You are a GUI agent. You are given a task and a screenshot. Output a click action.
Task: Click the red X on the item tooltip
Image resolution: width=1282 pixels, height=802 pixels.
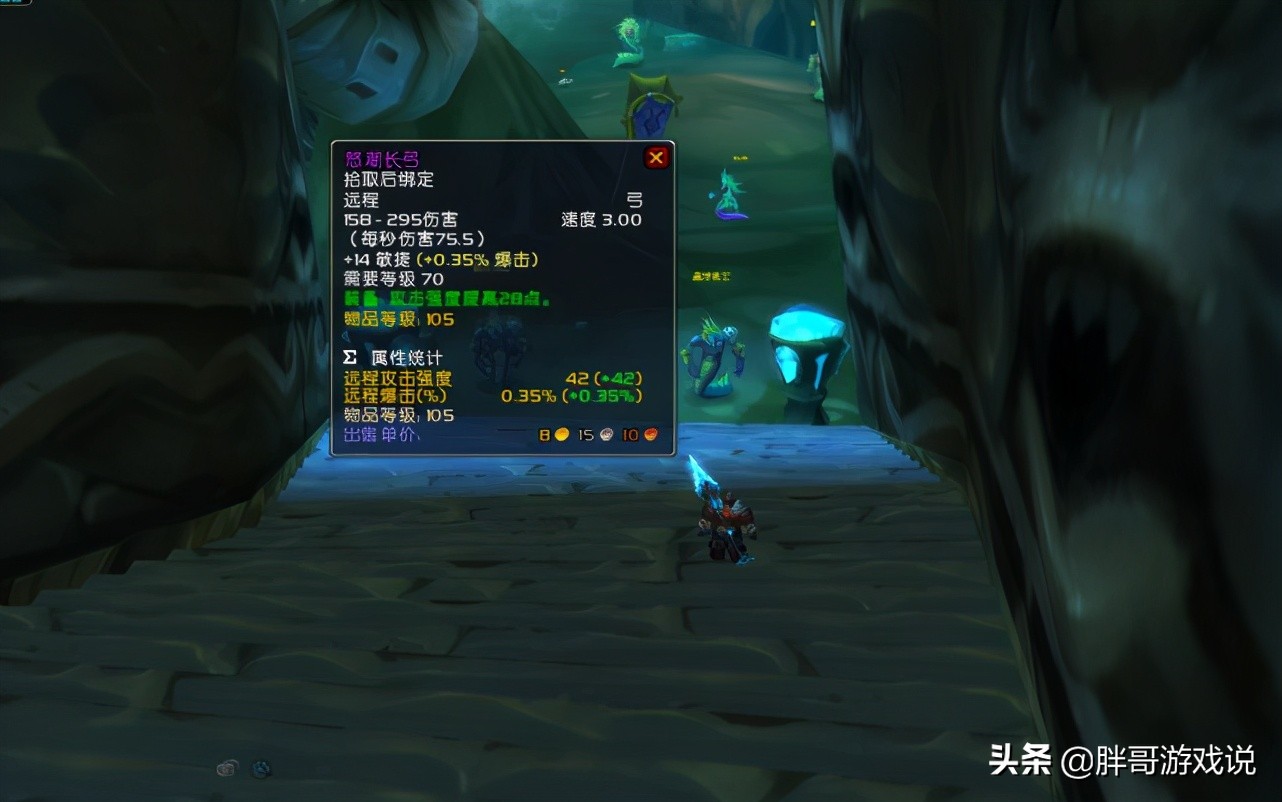656,157
